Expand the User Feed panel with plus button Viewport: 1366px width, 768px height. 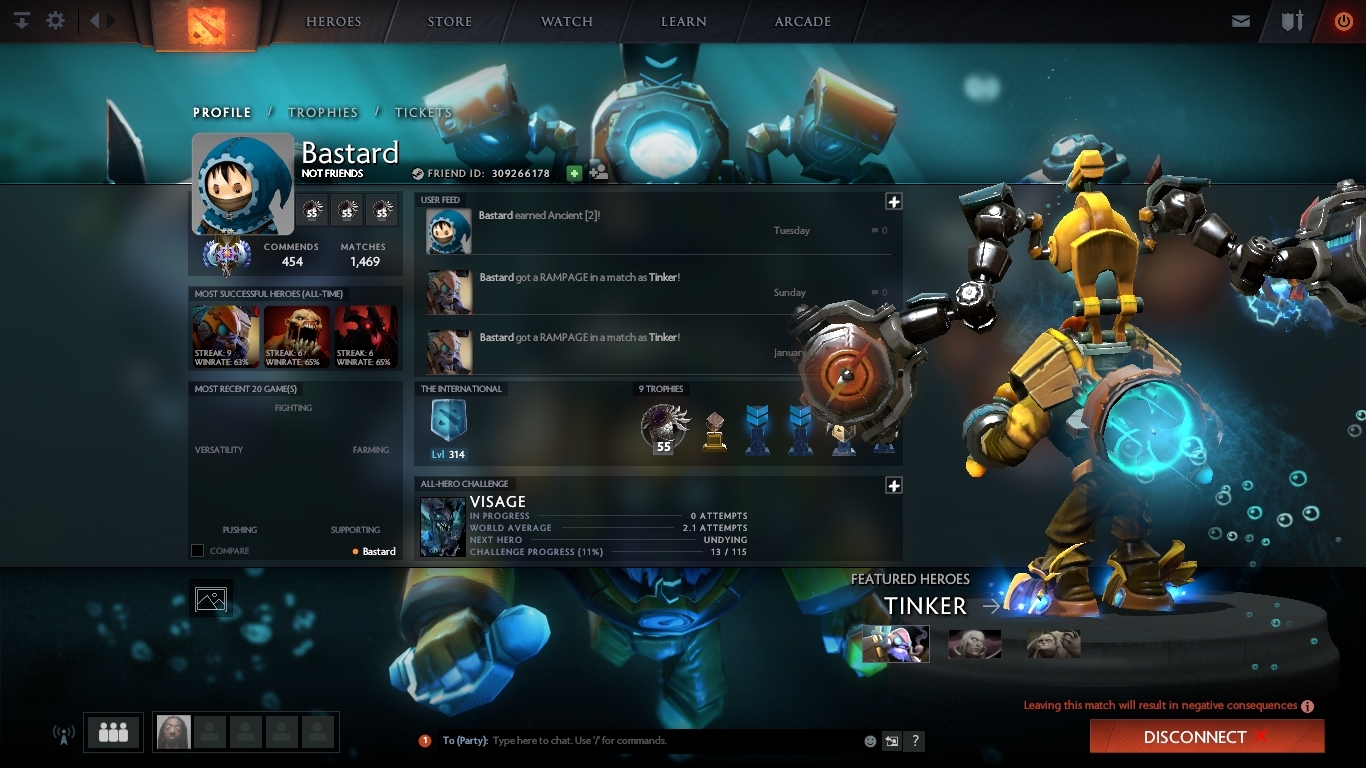(893, 200)
